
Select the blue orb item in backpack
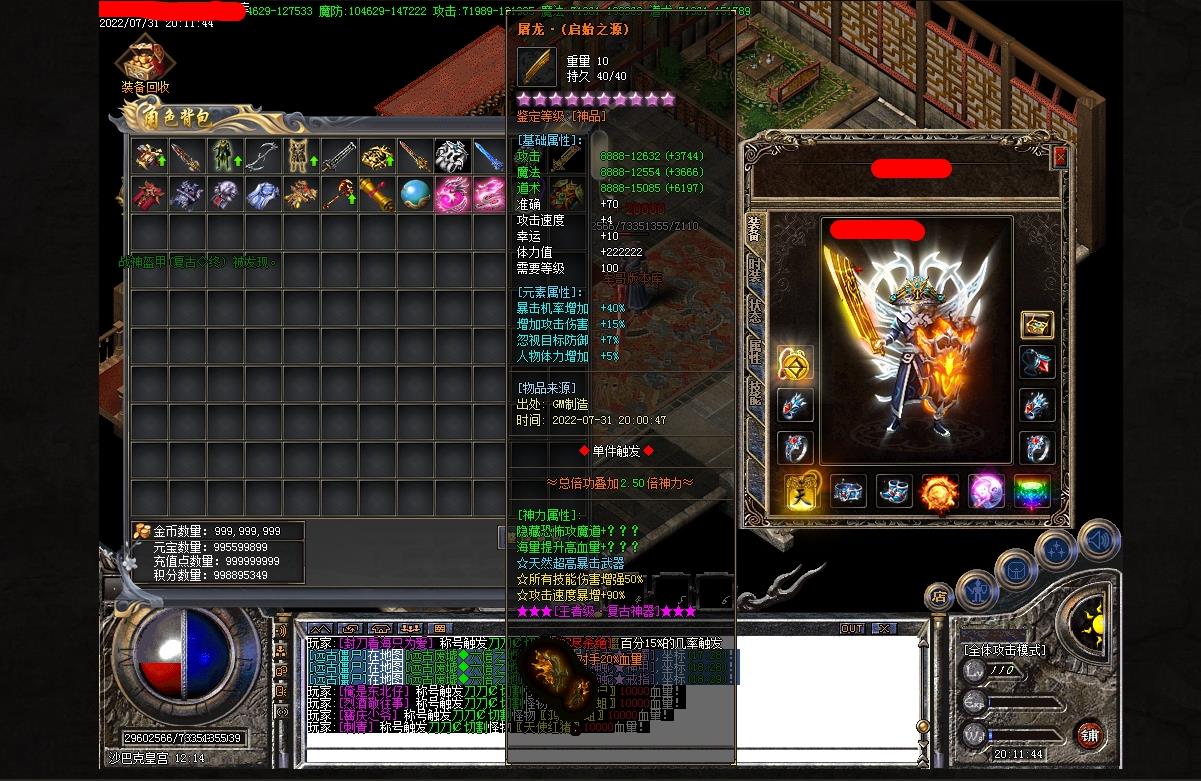click(415, 194)
